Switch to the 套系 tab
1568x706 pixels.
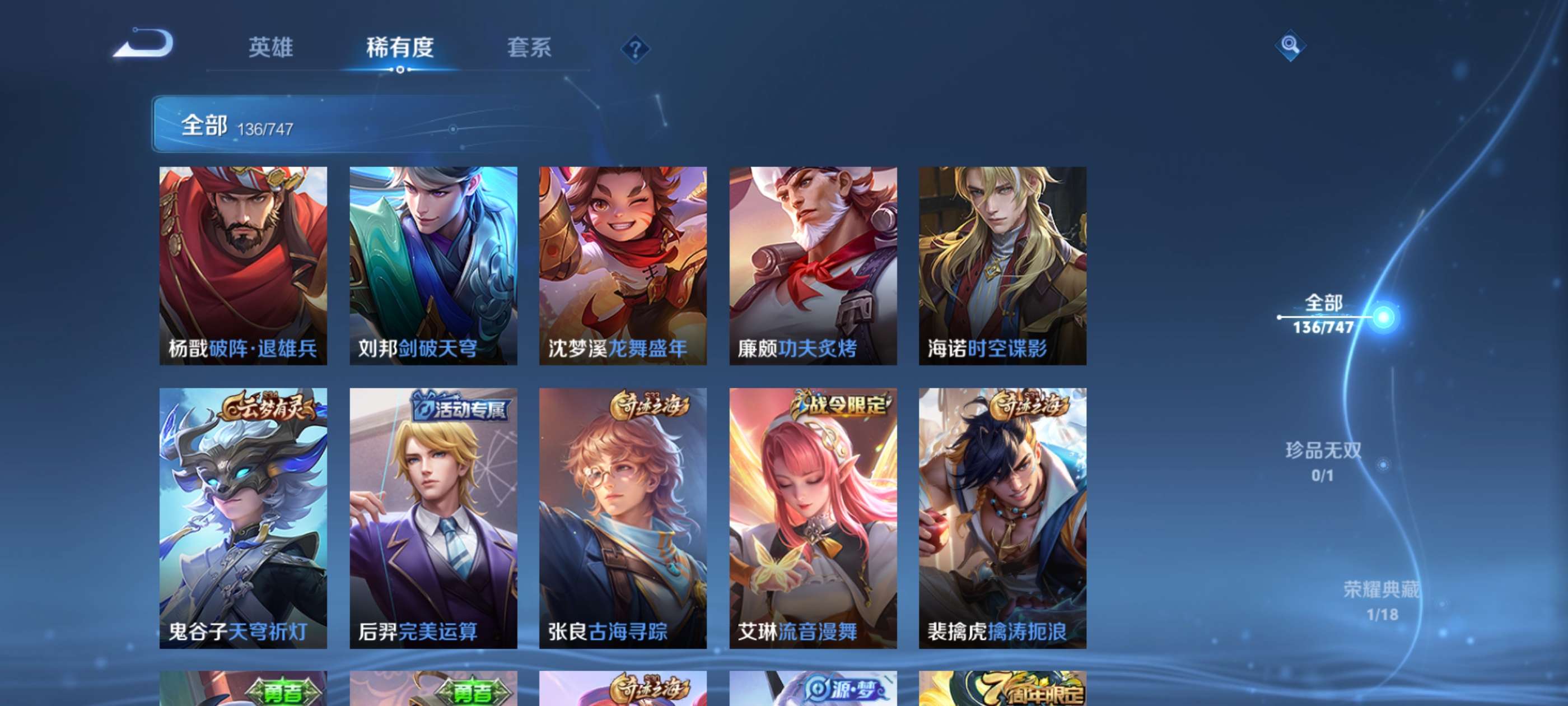[x=529, y=48]
